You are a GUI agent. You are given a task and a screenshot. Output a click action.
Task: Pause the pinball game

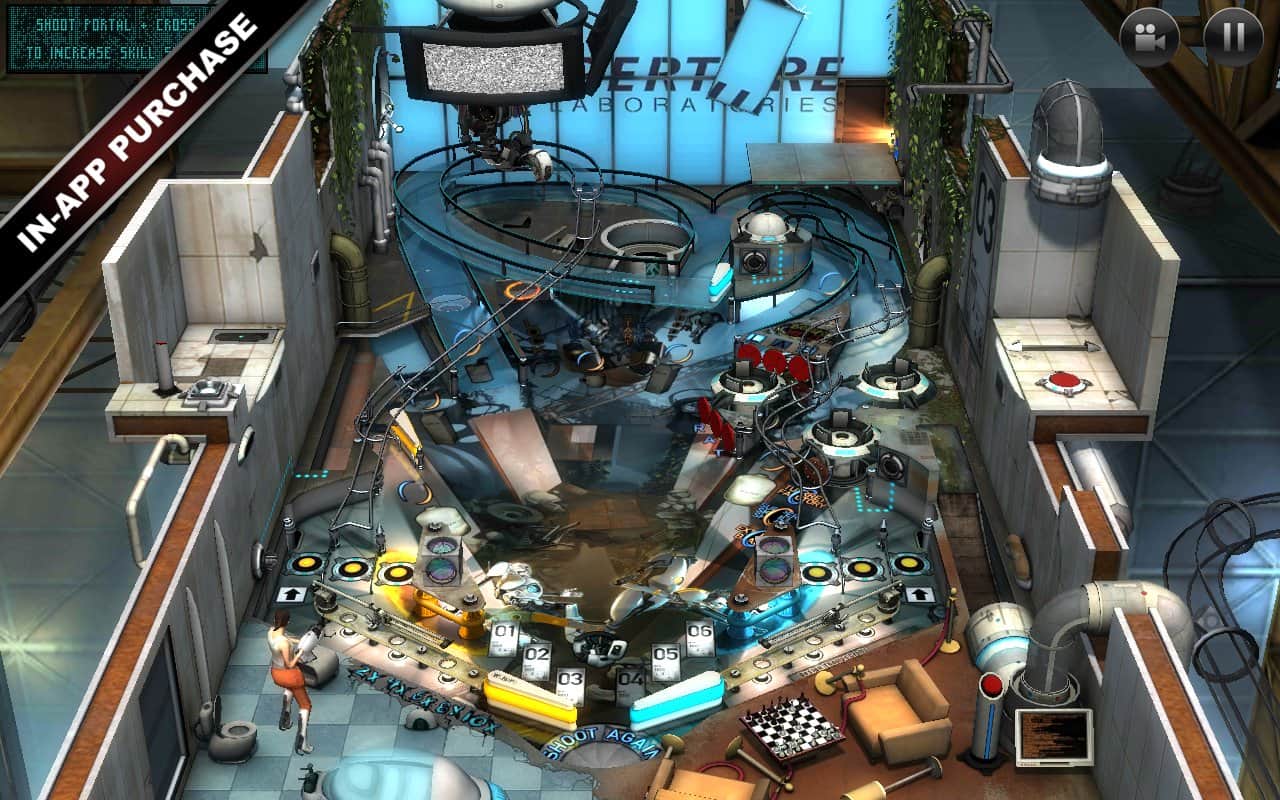pos(1233,38)
